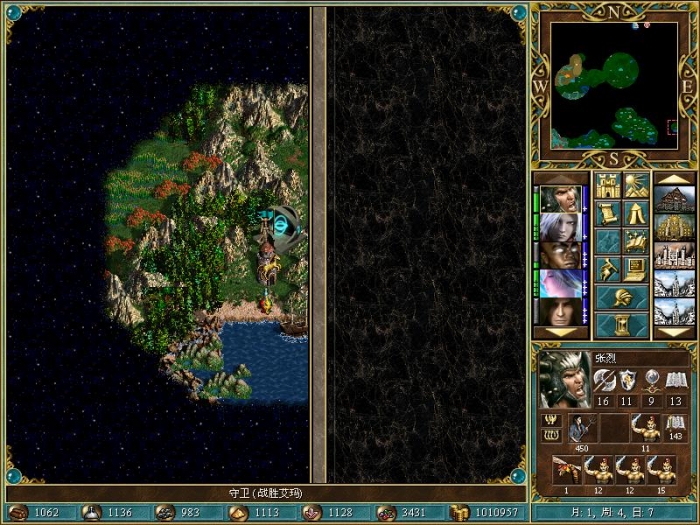Open the scroll icon button

click(608, 214)
